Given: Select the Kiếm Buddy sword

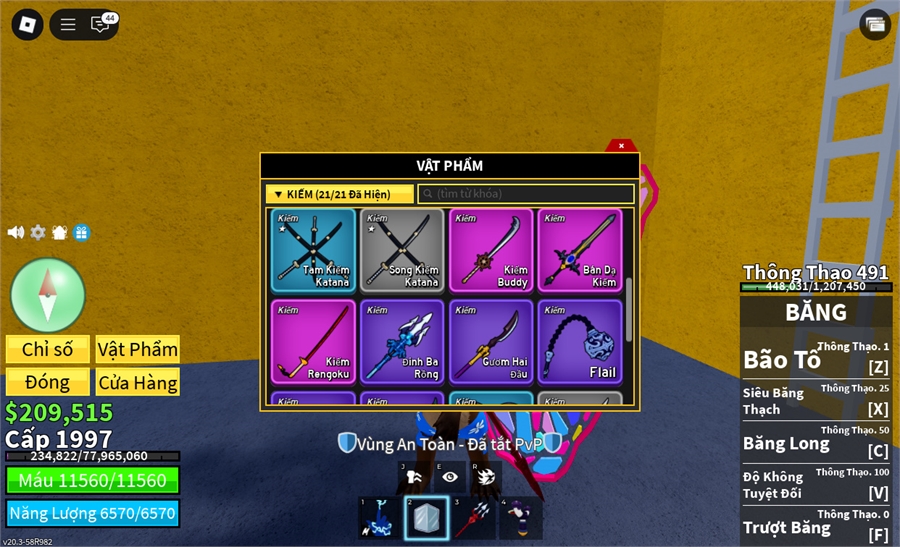Looking at the screenshot, I should (490, 250).
